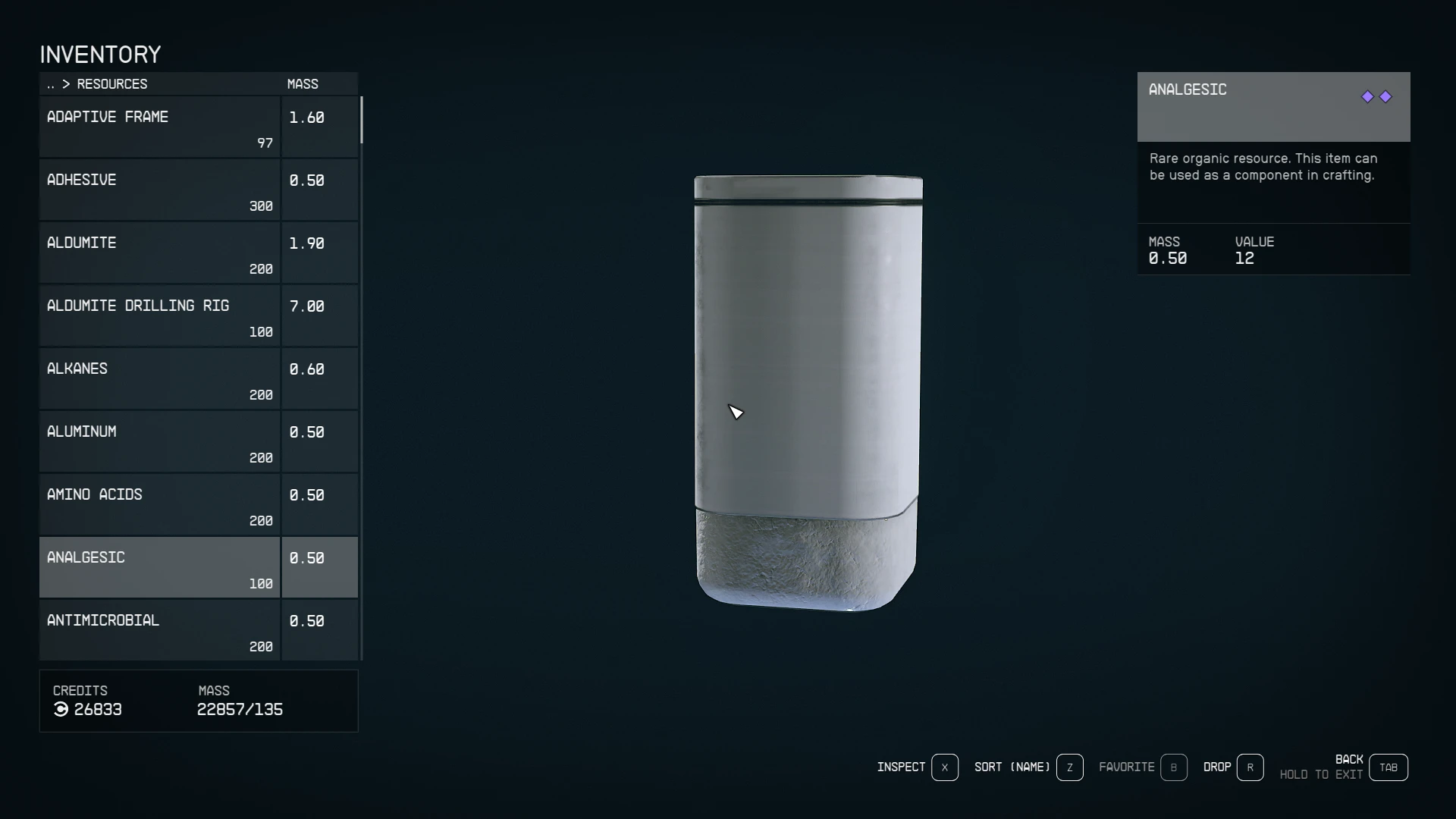
Task: Click the inventory list scrollbar
Action: coord(362,121)
